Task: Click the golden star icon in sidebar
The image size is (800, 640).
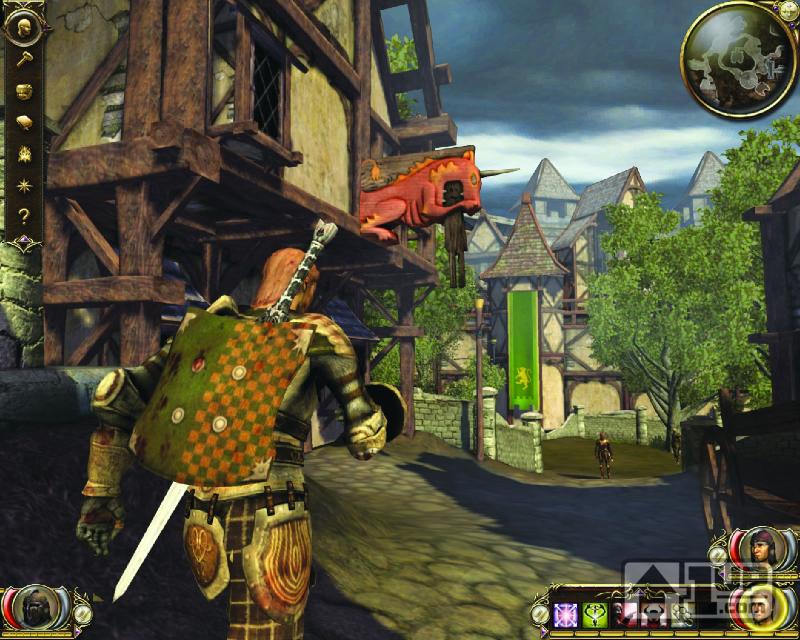Action: [22, 184]
